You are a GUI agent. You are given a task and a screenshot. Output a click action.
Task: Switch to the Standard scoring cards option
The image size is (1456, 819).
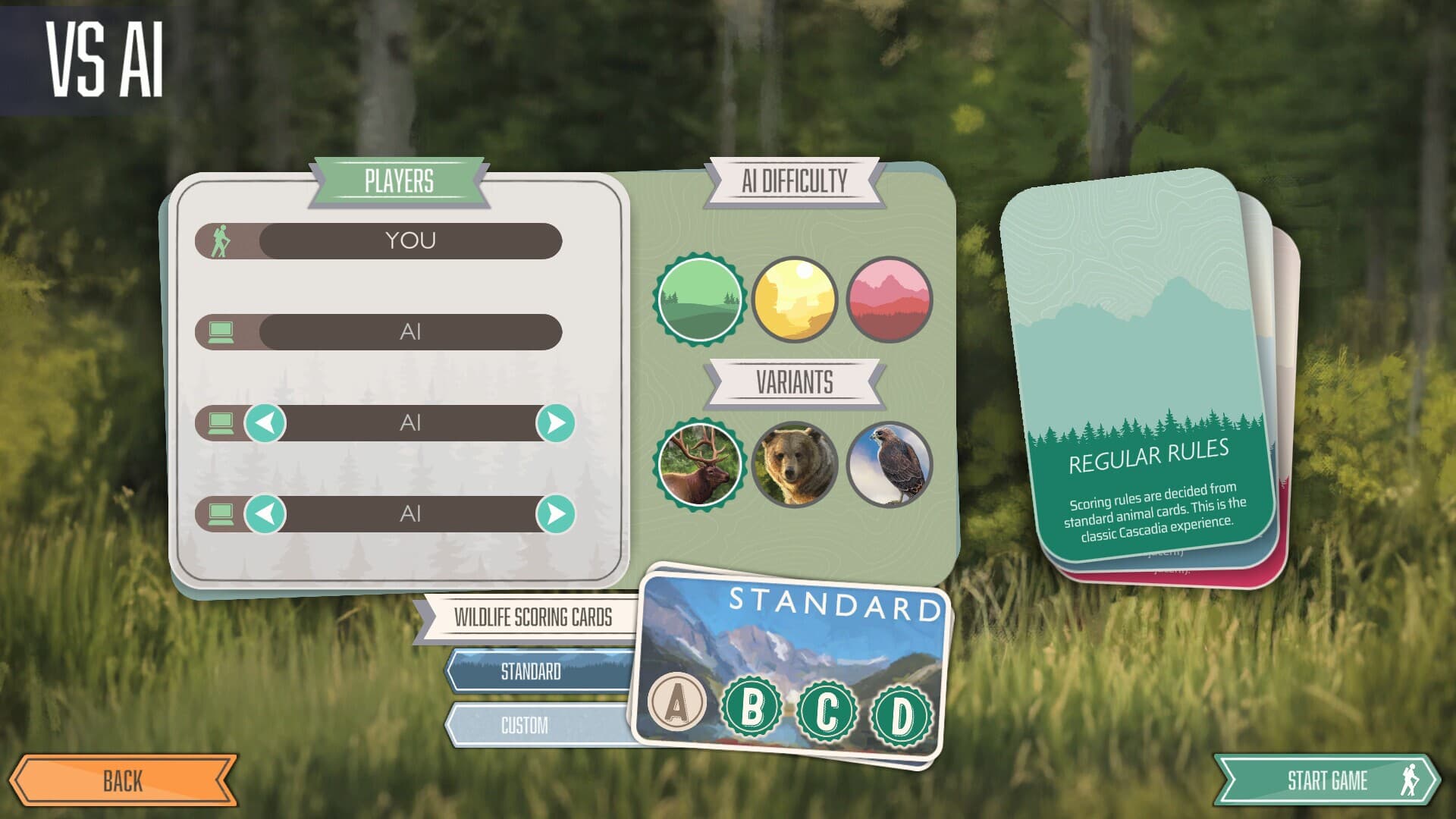(531, 672)
